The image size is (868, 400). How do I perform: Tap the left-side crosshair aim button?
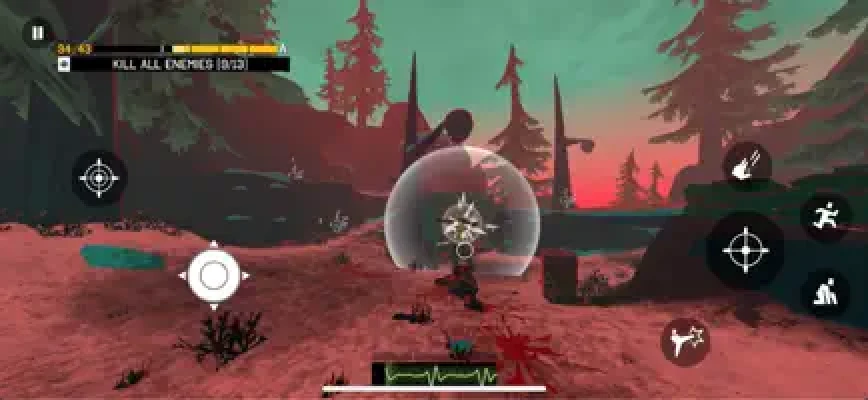(99, 179)
